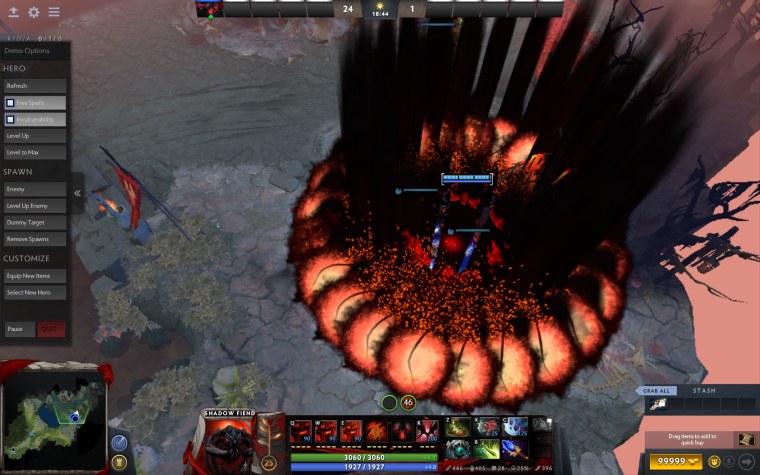The image size is (760, 475).
Task: Collapse the demo options panel arrow
Action: (x=78, y=193)
